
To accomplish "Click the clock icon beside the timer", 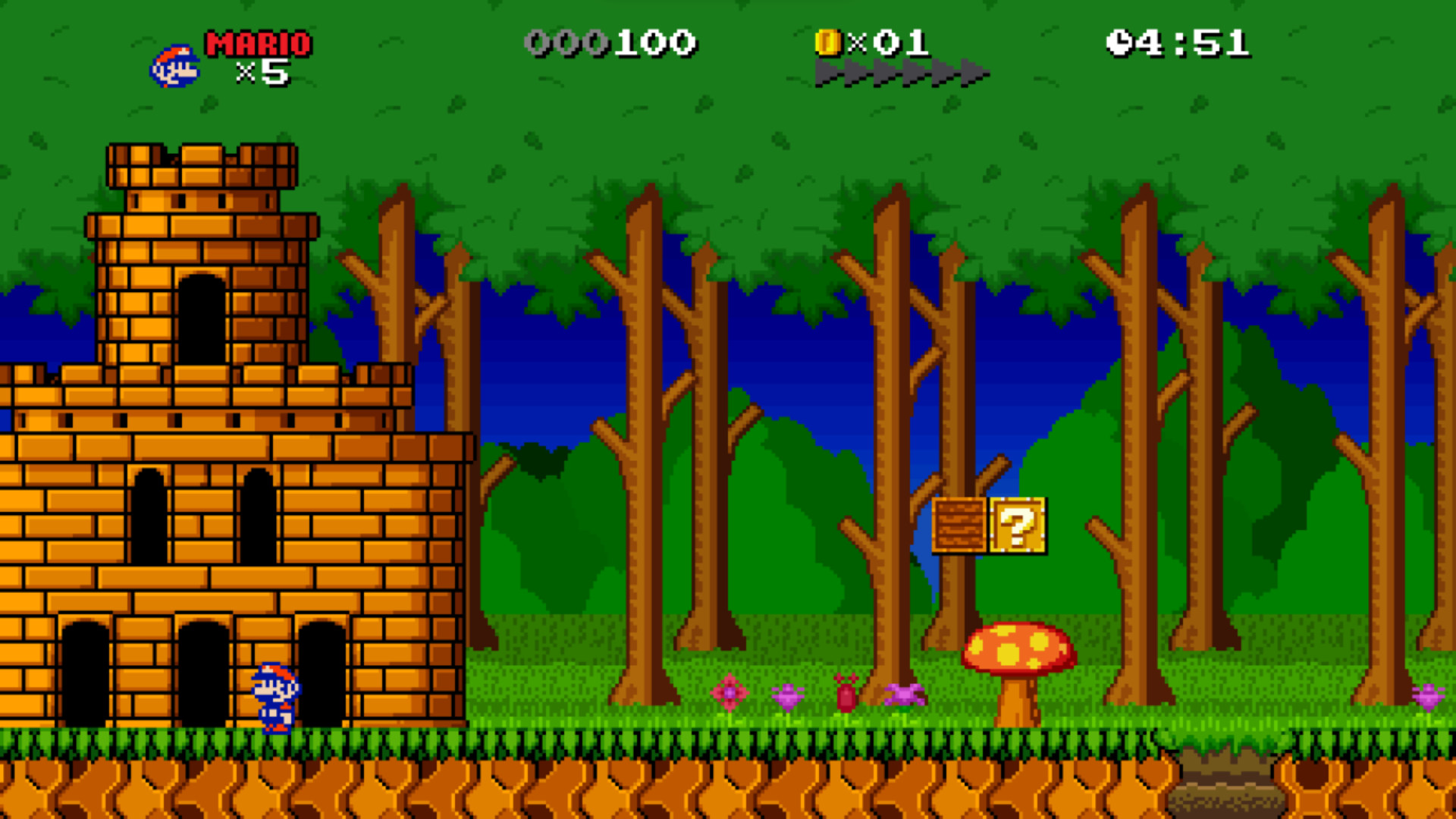I will [x=1120, y=43].
